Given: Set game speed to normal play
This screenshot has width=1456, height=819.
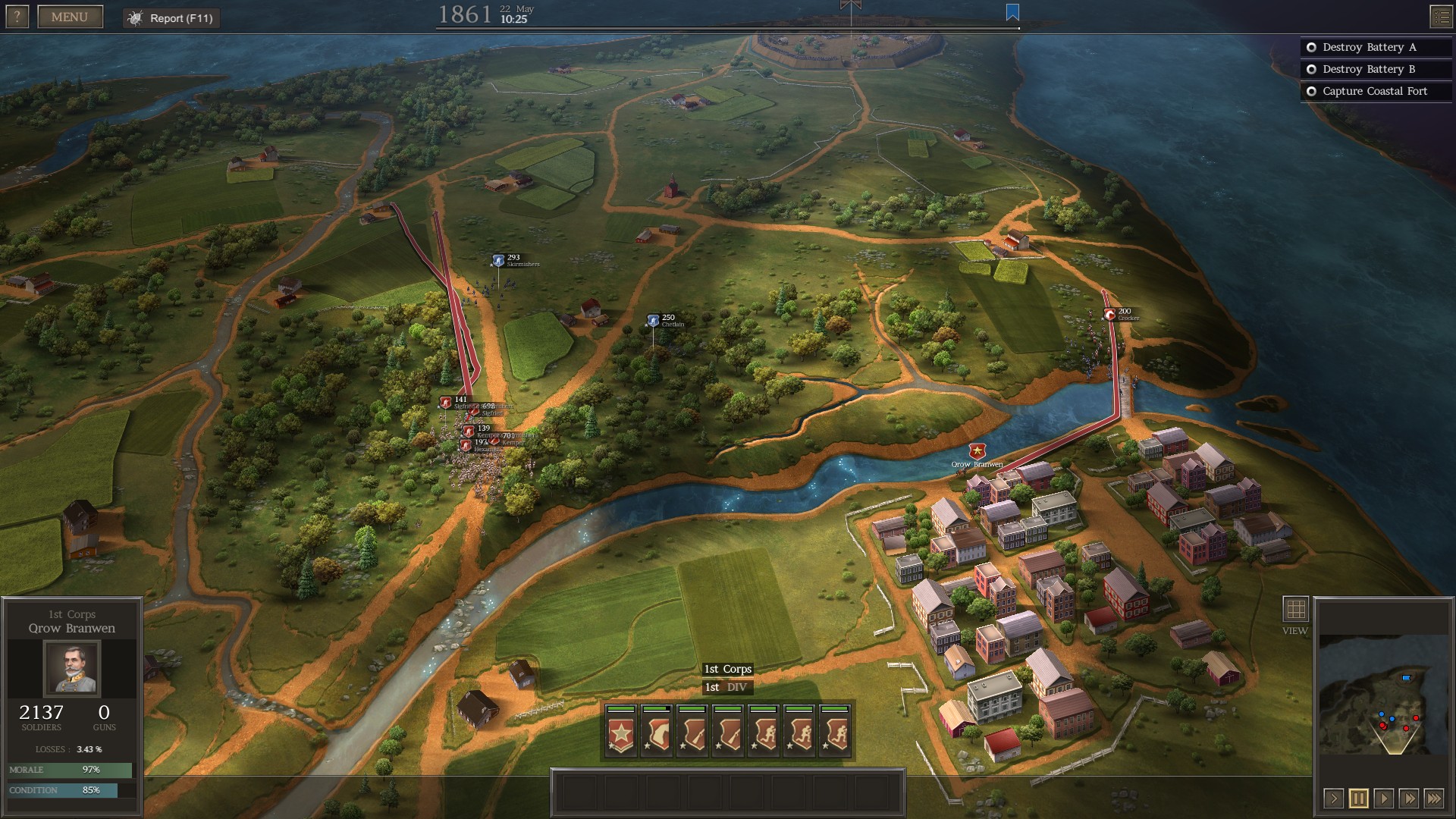Looking at the screenshot, I should [1383, 798].
